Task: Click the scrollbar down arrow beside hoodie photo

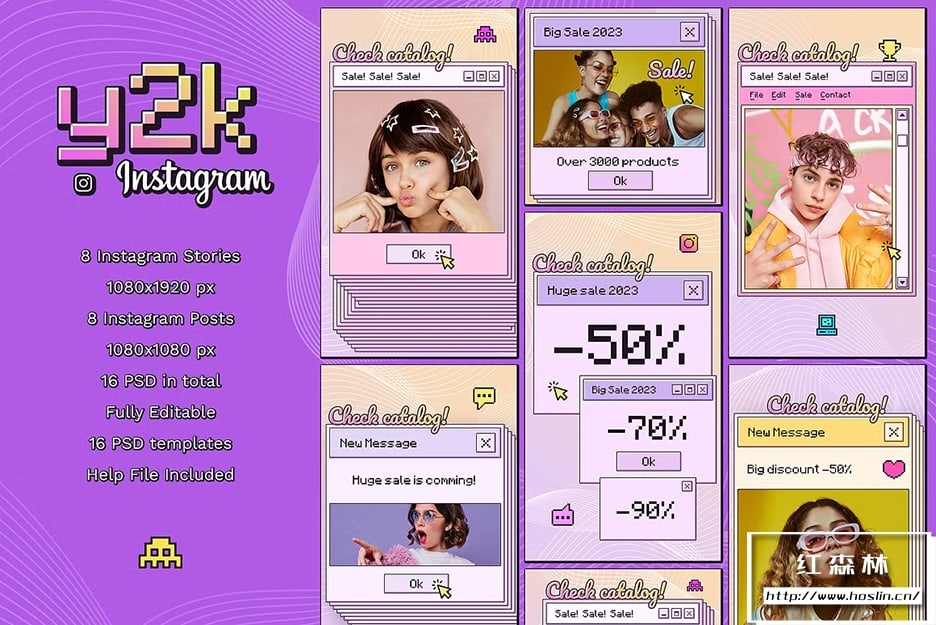Action: pos(903,283)
